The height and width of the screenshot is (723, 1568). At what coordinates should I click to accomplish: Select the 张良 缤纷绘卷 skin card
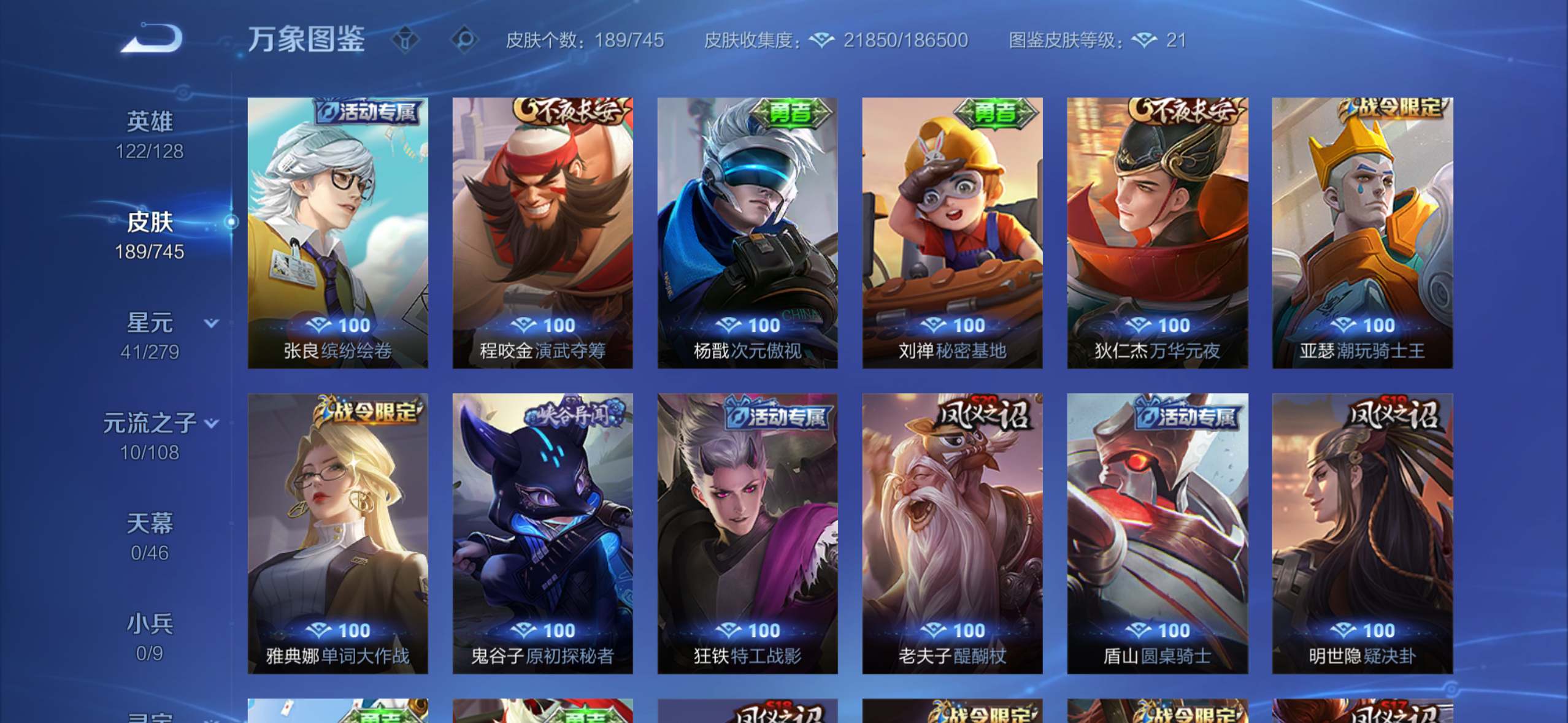(x=337, y=233)
